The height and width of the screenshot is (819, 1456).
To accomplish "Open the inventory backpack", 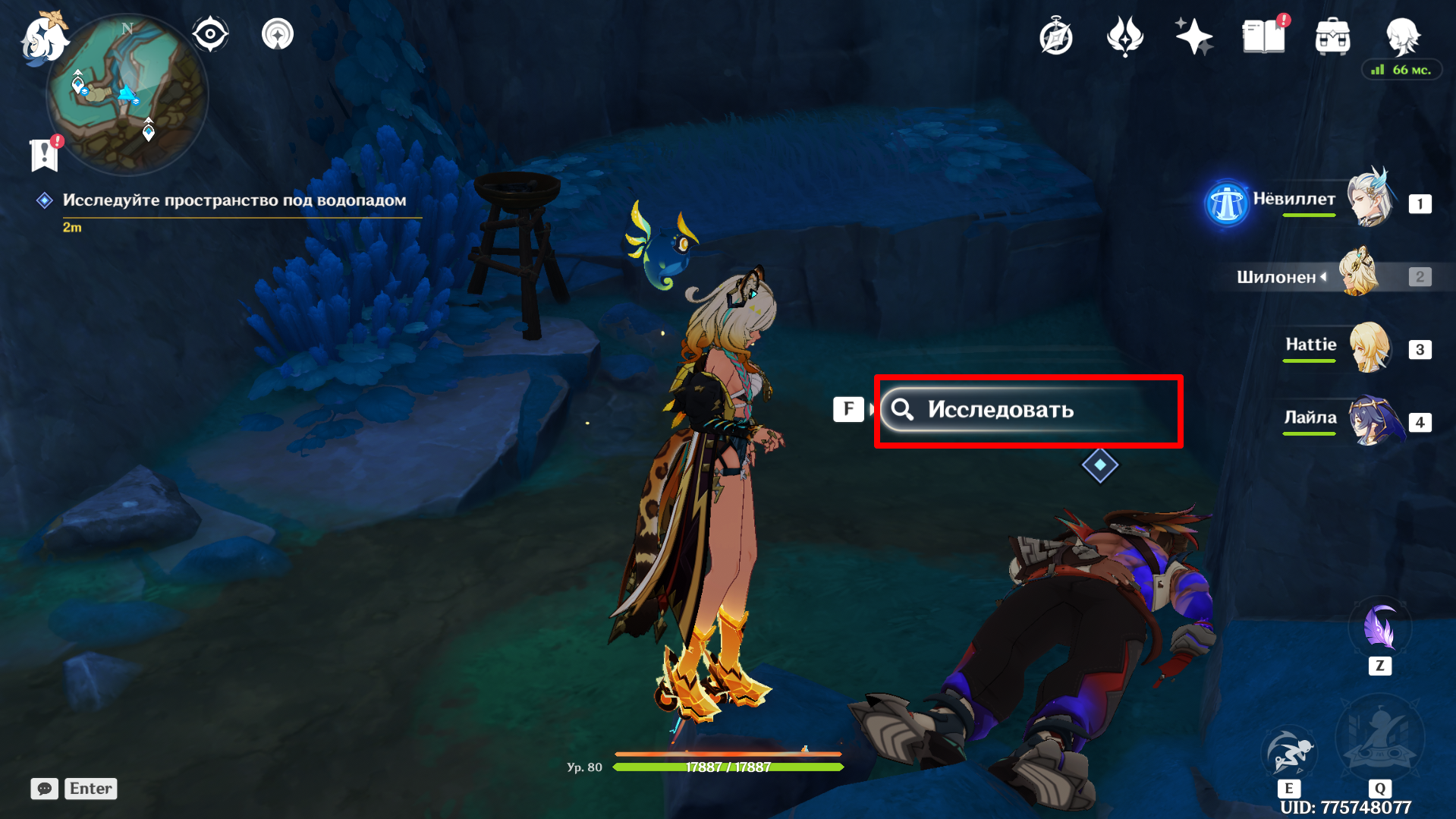I will (x=1332, y=37).
